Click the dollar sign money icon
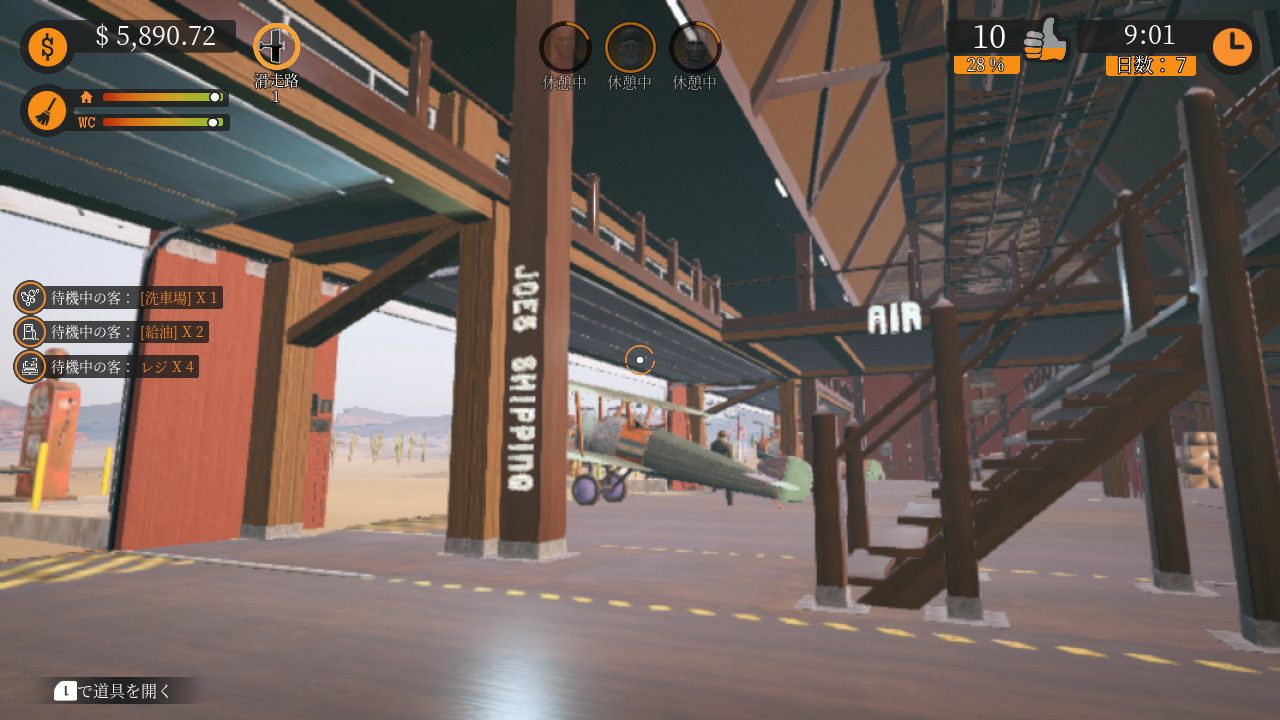The width and height of the screenshot is (1280, 720). coord(47,46)
